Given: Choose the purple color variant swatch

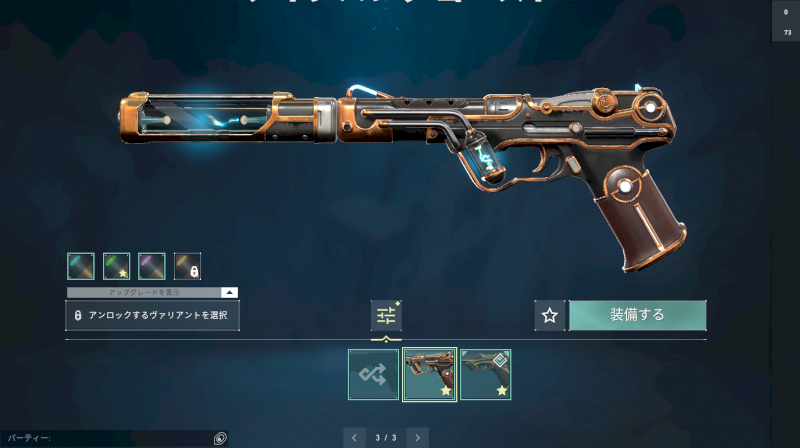Looking at the screenshot, I should tap(151, 265).
